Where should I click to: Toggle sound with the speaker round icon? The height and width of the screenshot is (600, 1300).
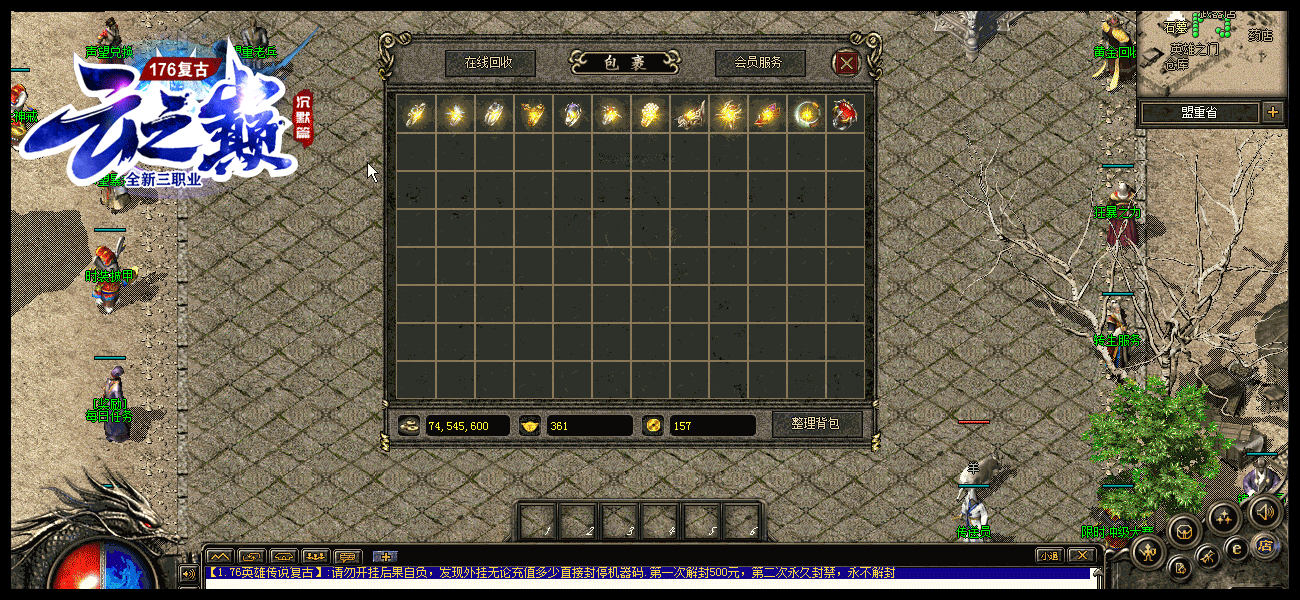pos(1264,513)
